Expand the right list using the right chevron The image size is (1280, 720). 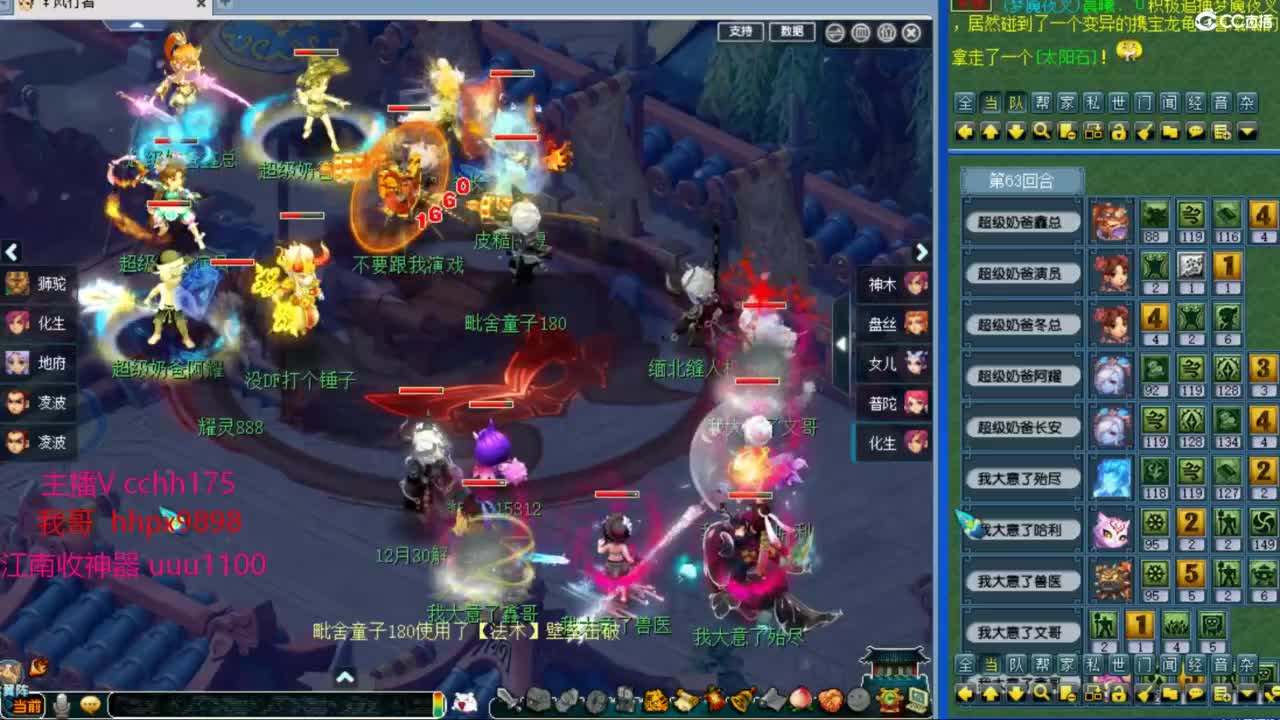[921, 253]
